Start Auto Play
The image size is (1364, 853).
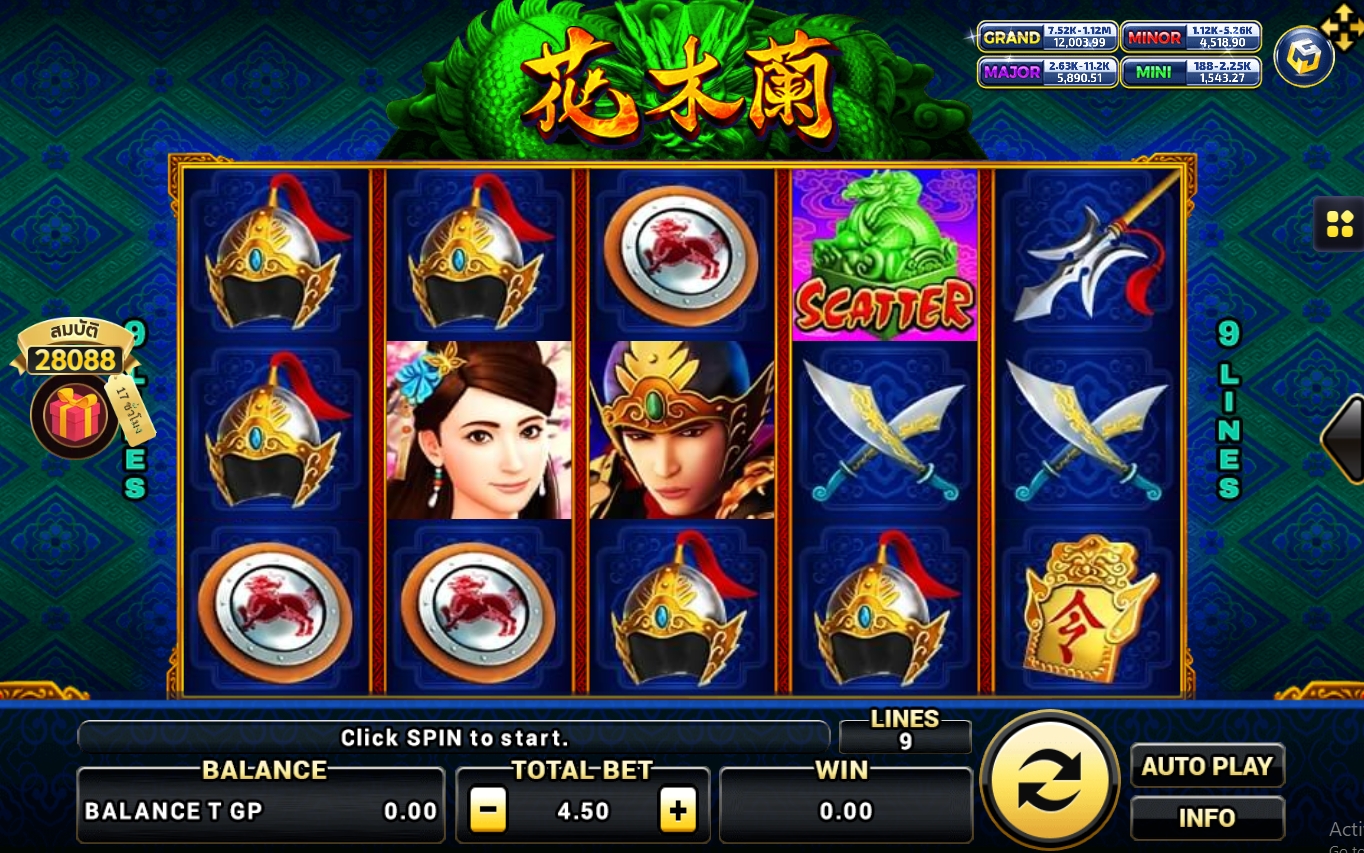pyautogui.click(x=1207, y=767)
